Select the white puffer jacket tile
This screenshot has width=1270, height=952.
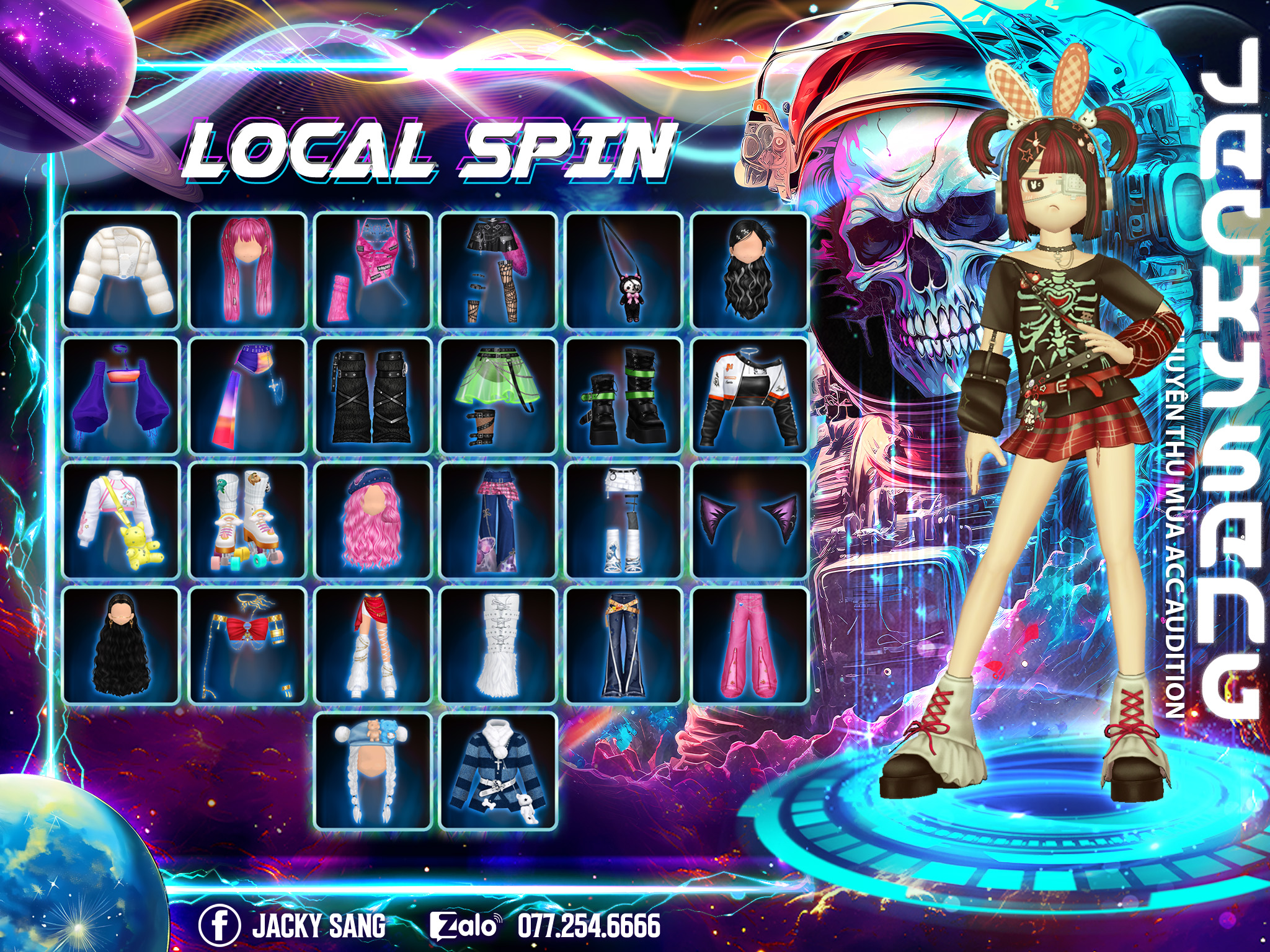122,271
